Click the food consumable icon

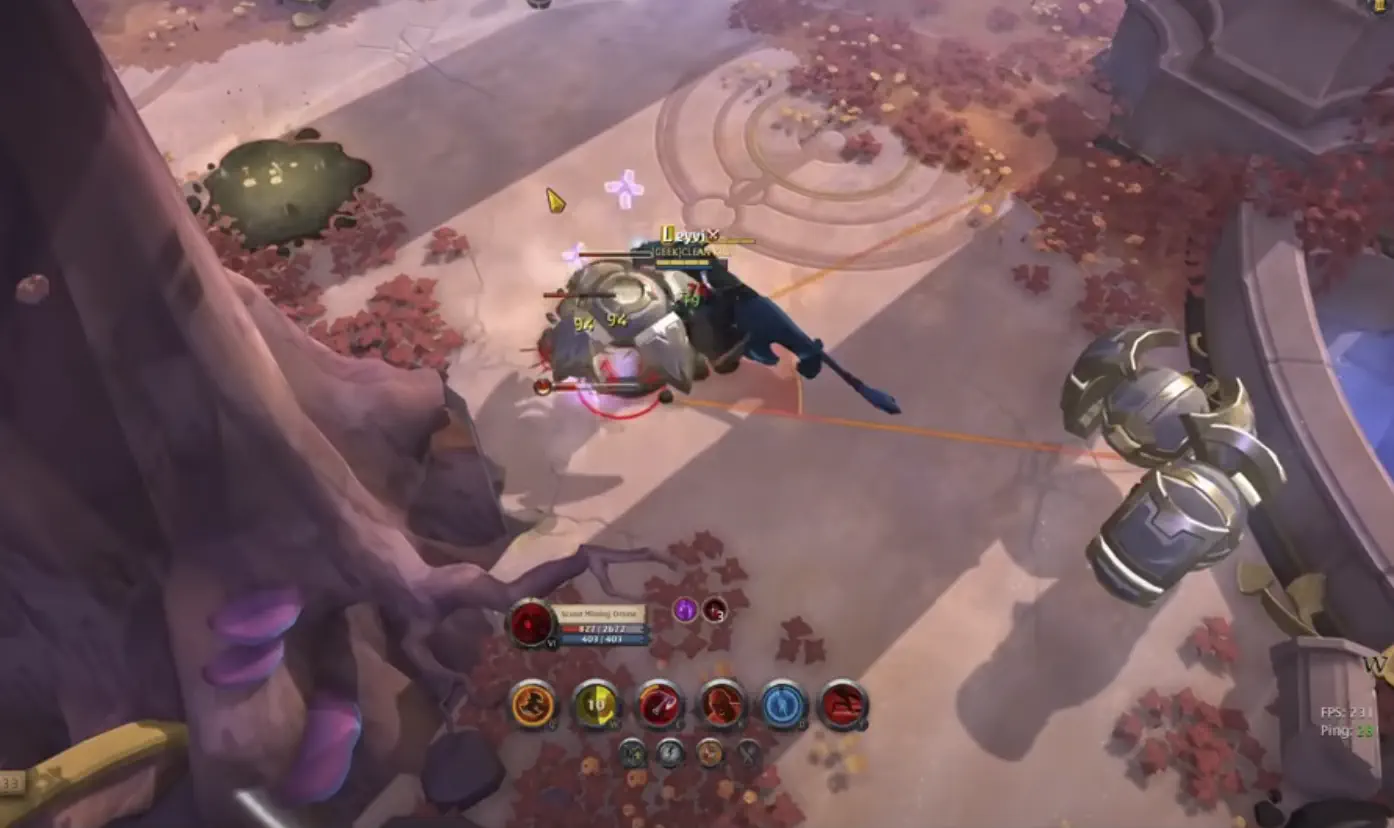tap(710, 754)
